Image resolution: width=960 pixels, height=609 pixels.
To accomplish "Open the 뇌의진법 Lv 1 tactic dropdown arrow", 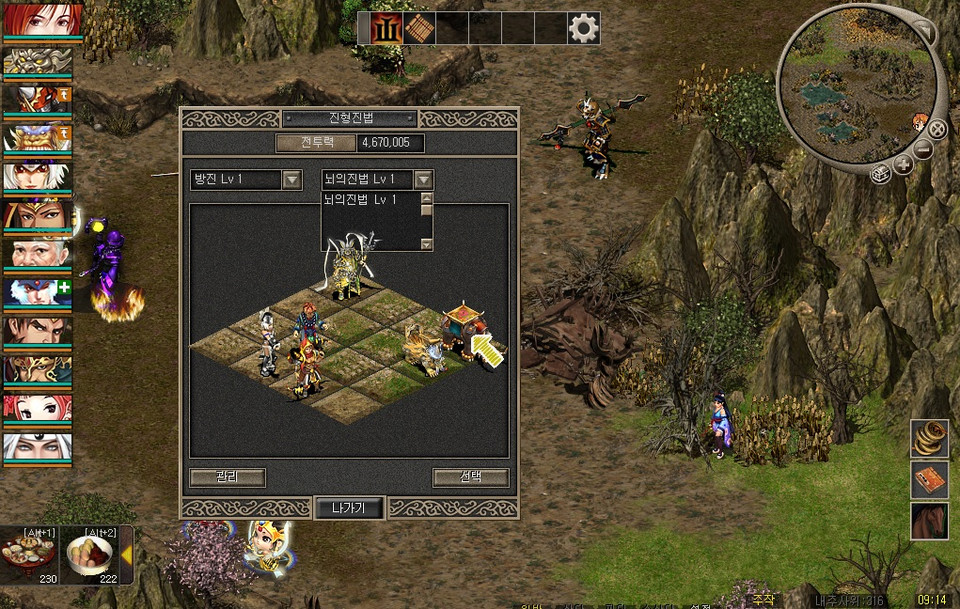I will [x=424, y=180].
